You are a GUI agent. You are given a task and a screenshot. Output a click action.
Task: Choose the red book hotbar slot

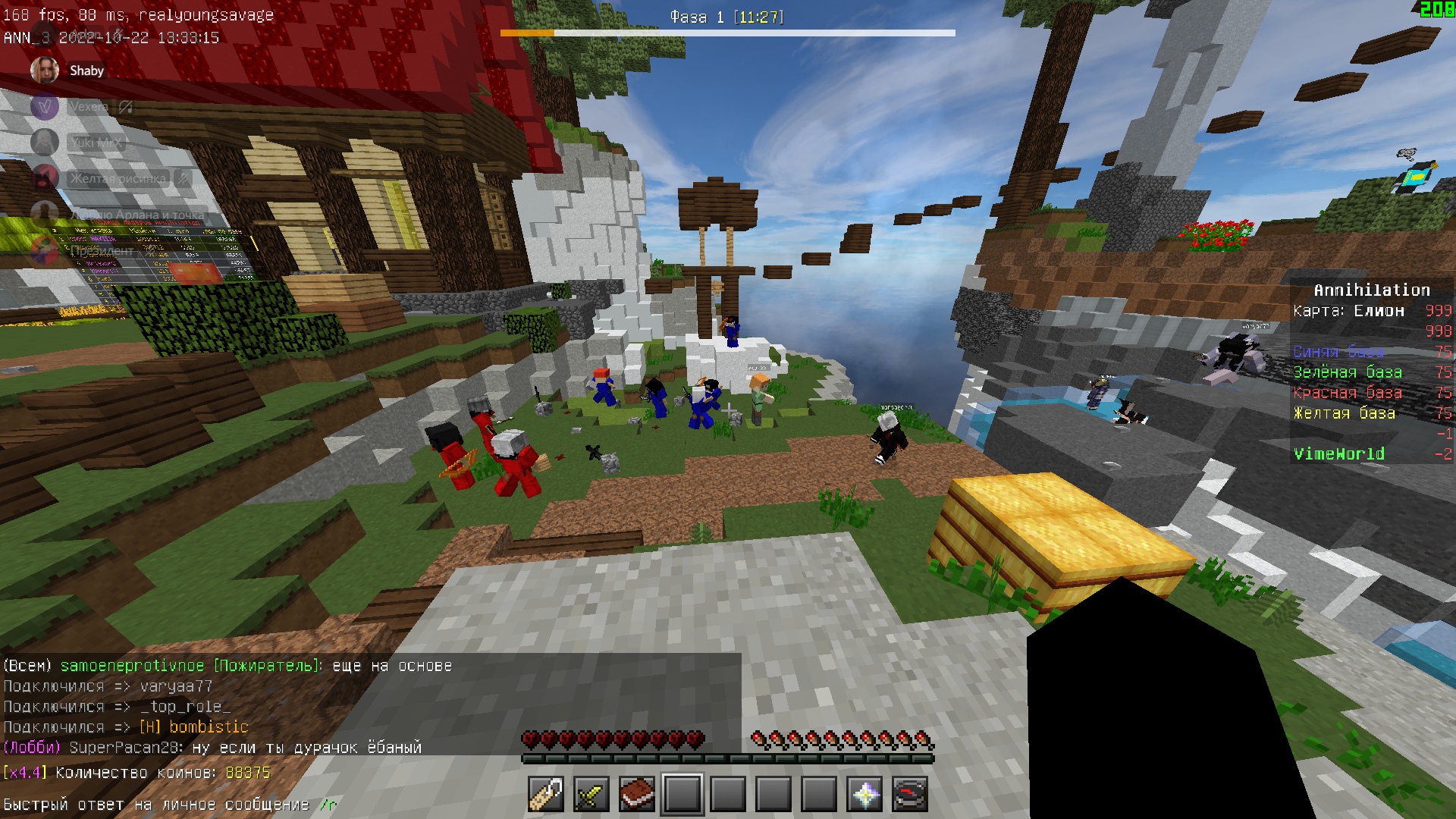(x=637, y=795)
